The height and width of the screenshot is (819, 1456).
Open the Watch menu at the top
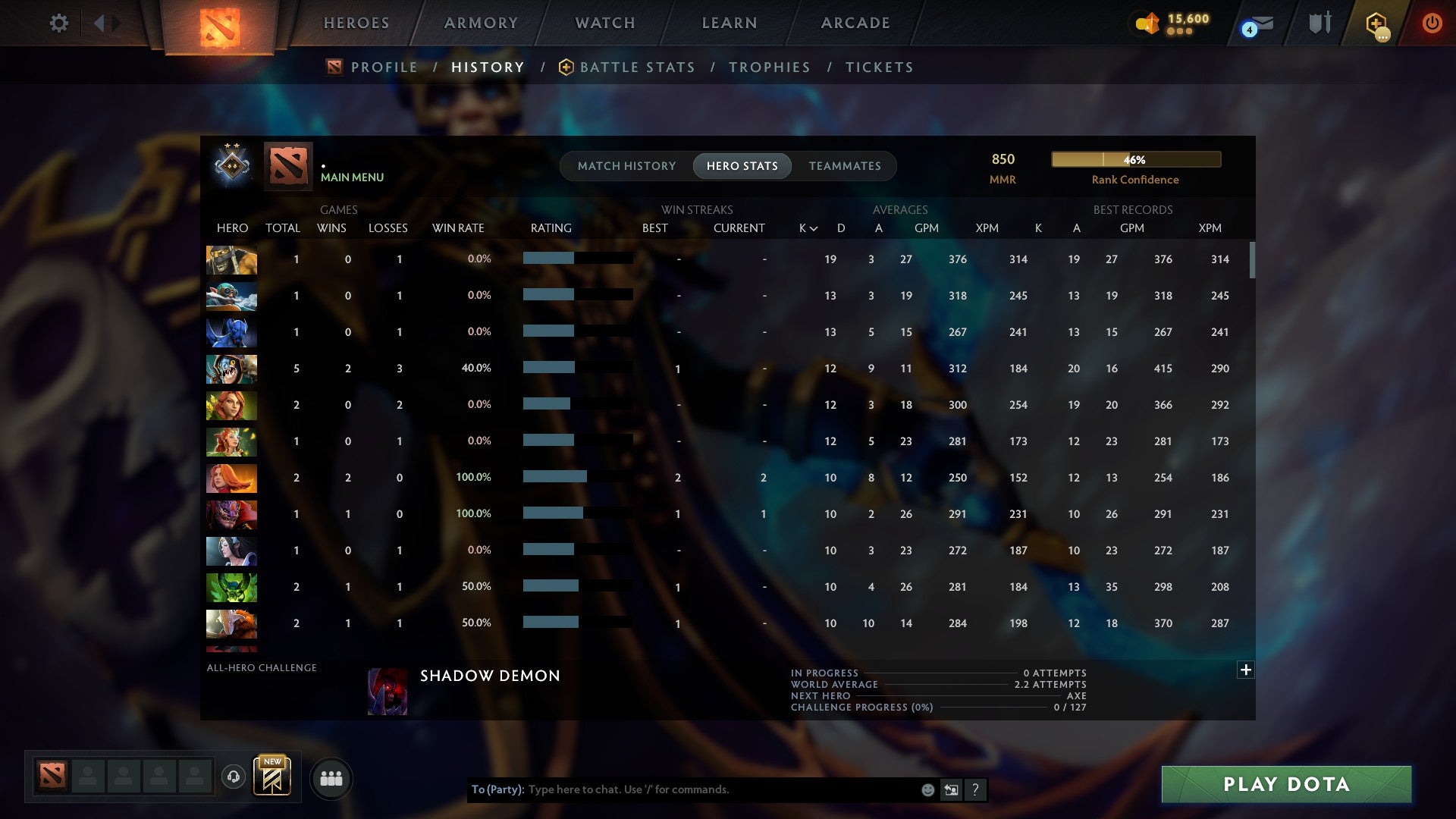click(604, 23)
